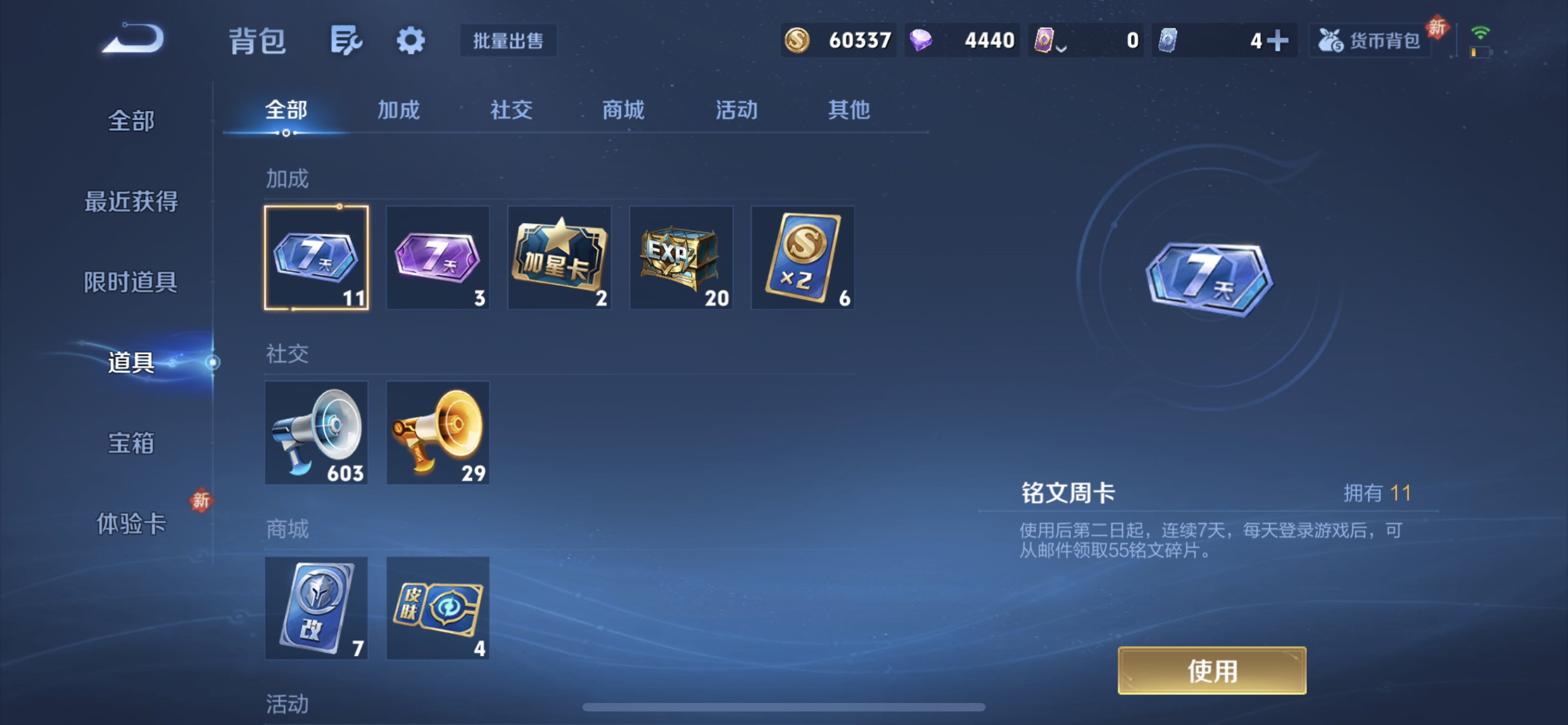Open the settings gear icon
Image resolution: width=1568 pixels, height=725 pixels.
[x=410, y=40]
